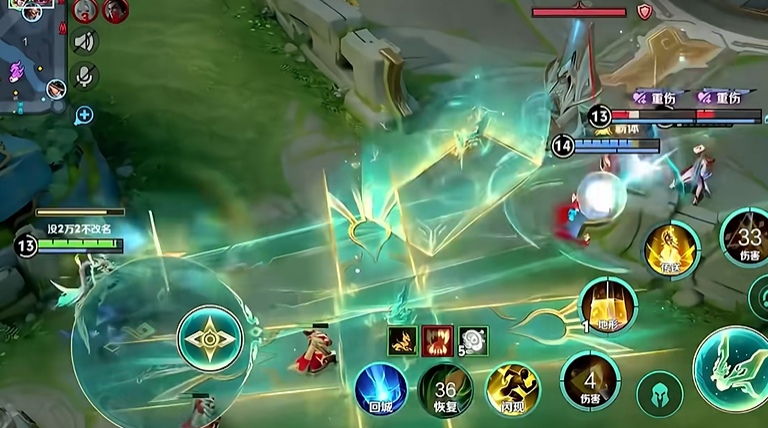Use the 伤害 skill showing cooldown 33
The image size is (768, 428).
748,238
